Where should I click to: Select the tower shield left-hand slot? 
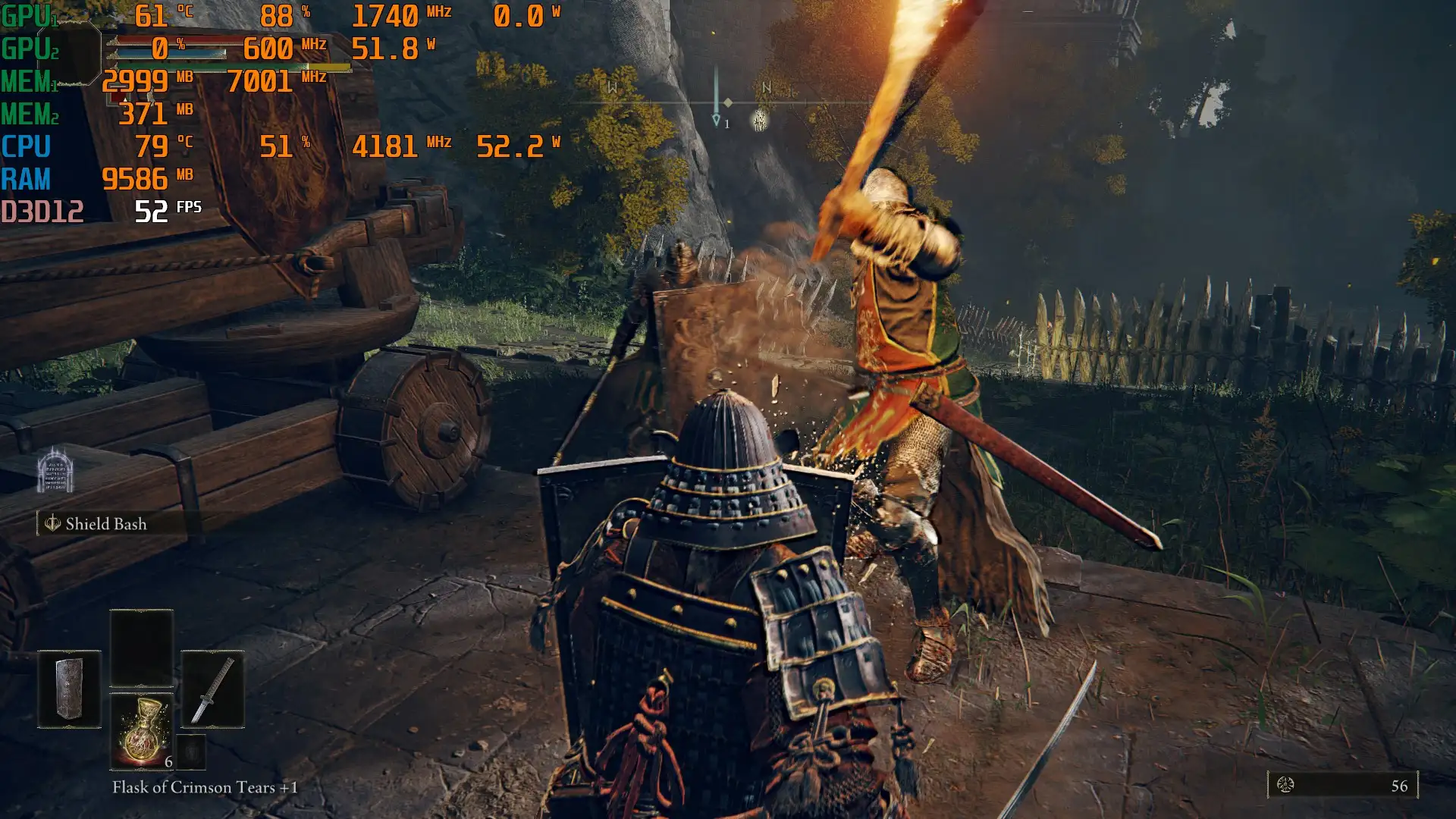tap(69, 689)
